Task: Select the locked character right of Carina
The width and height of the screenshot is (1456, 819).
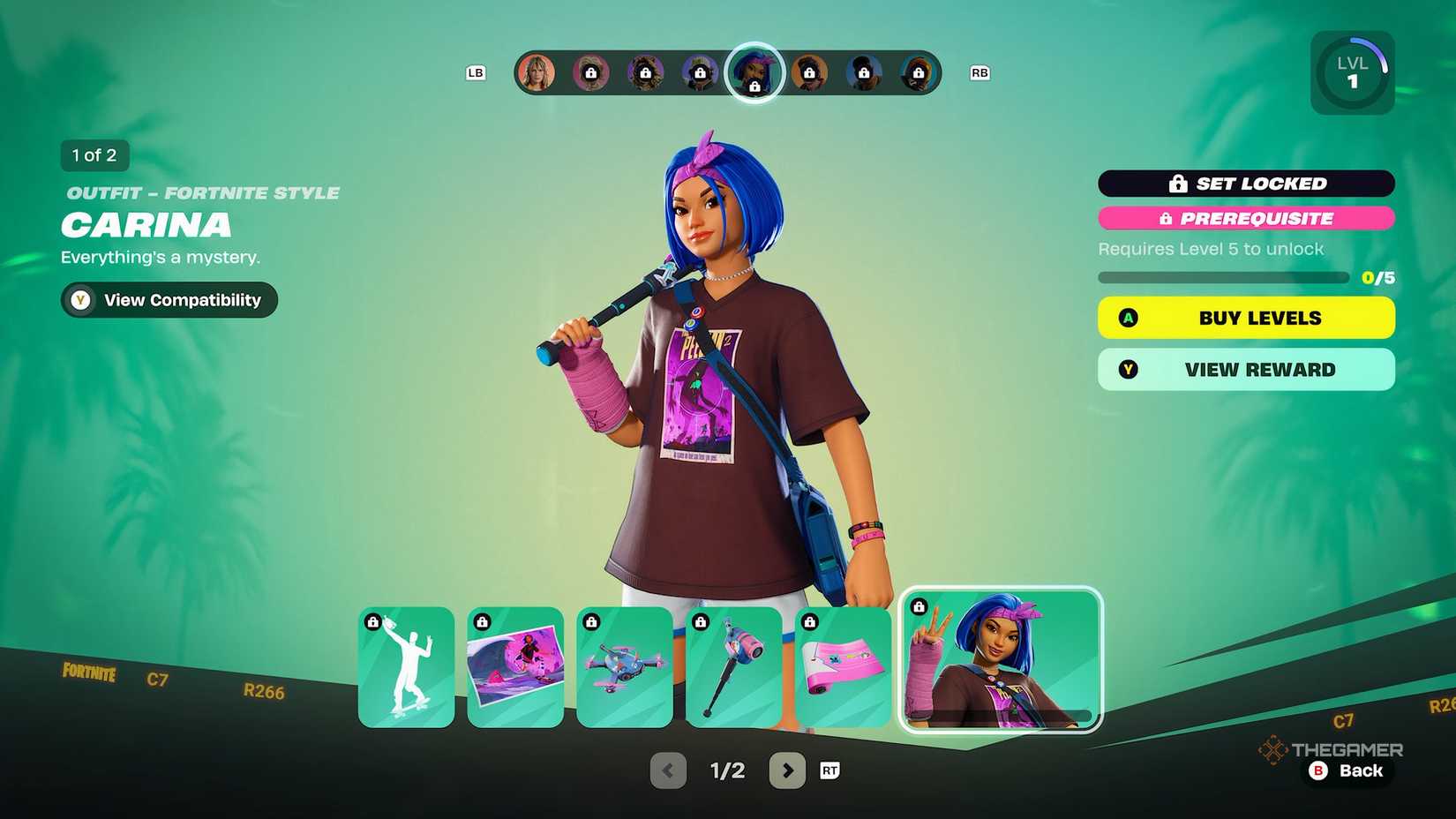Action: [x=809, y=73]
